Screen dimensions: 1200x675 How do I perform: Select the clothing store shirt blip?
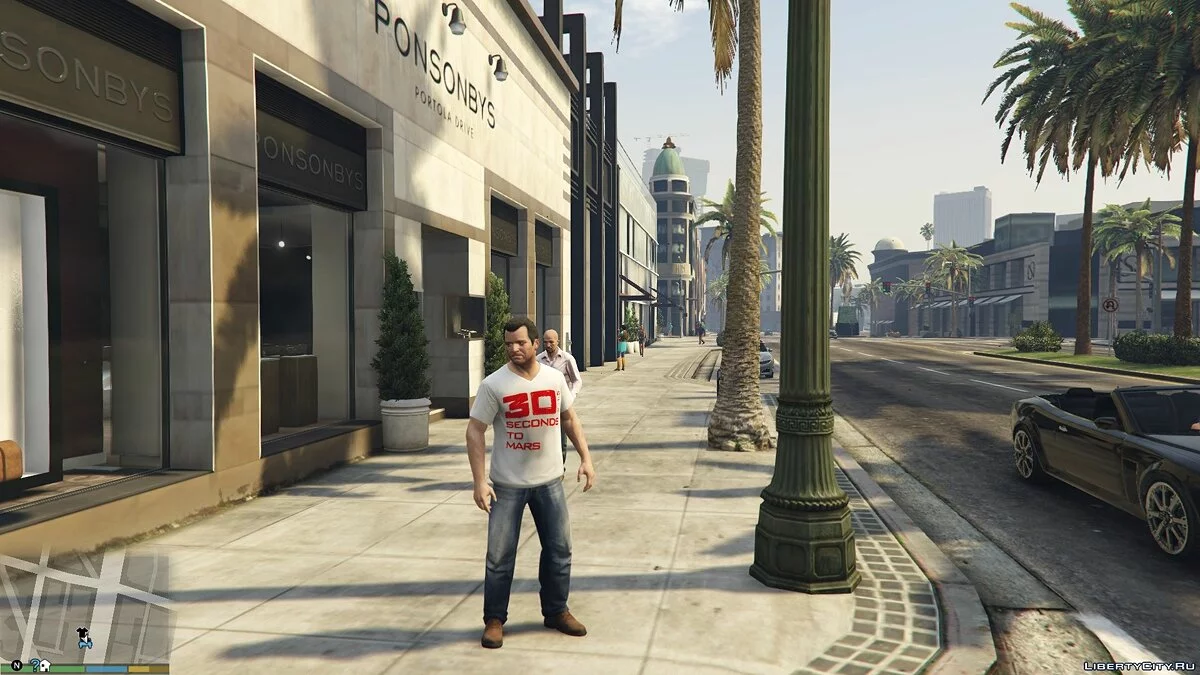click(x=80, y=632)
